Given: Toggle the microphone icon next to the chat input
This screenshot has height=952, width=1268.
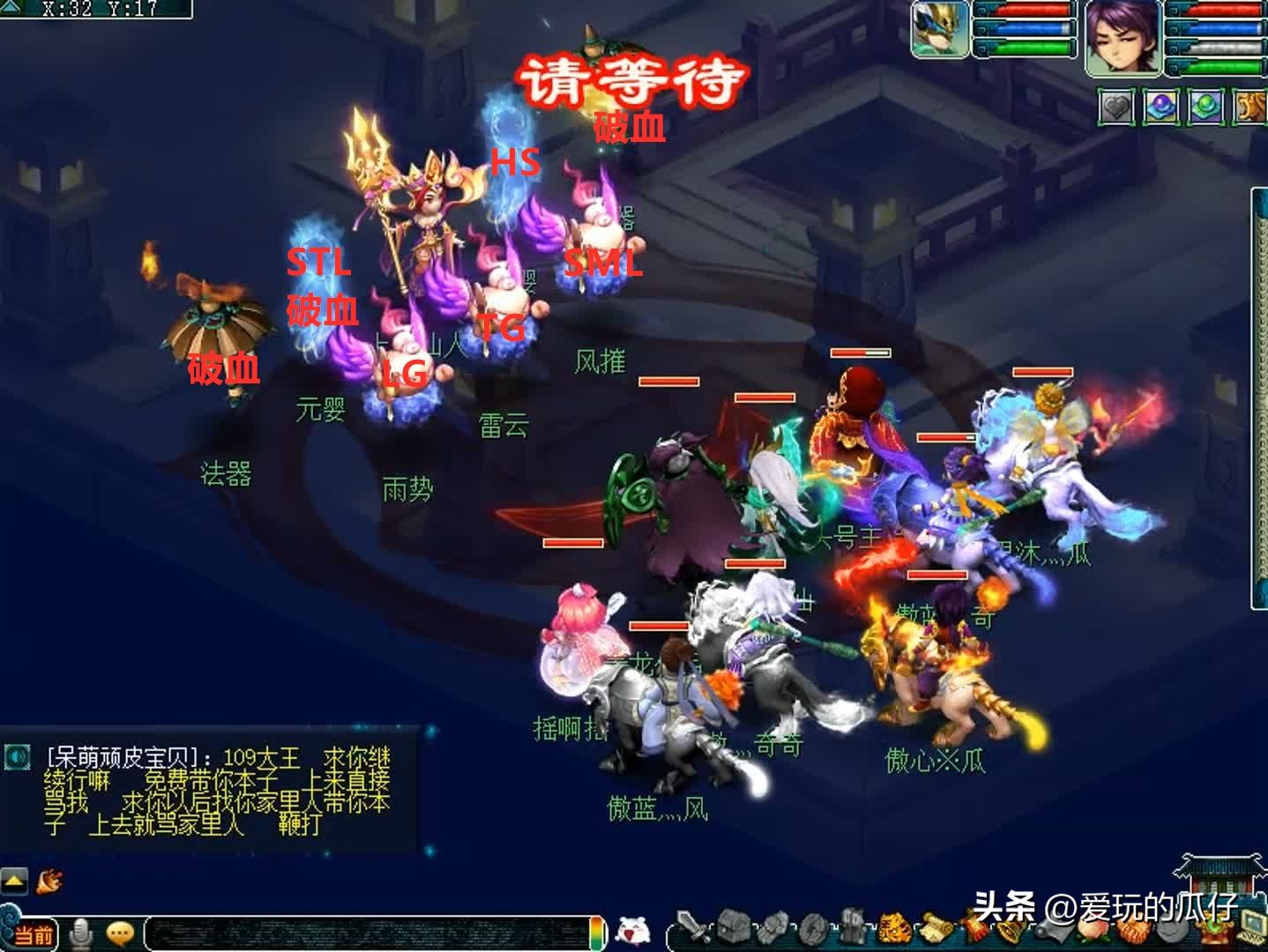Looking at the screenshot, I should 80,931.
